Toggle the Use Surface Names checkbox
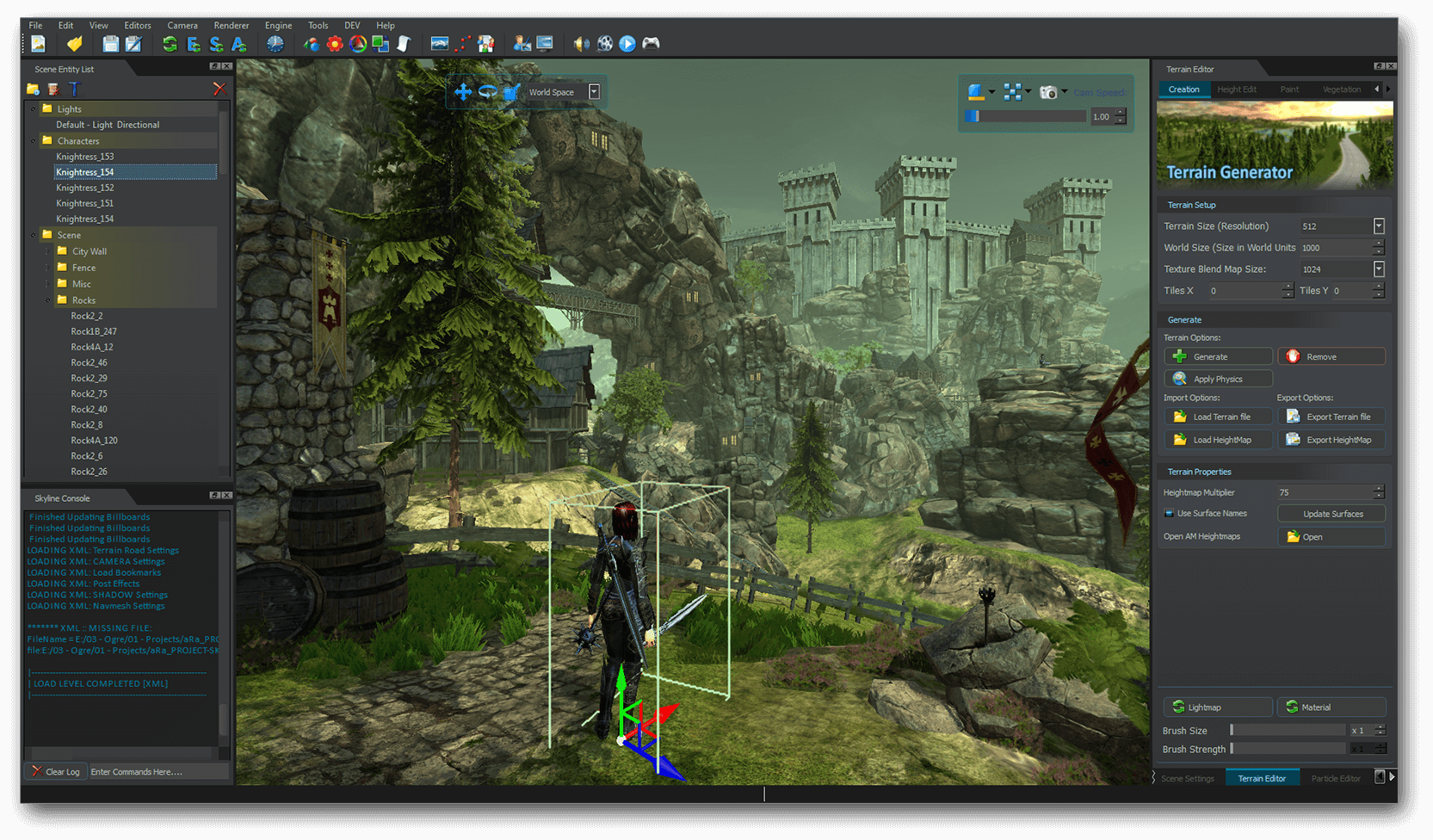 [1169, 514]
